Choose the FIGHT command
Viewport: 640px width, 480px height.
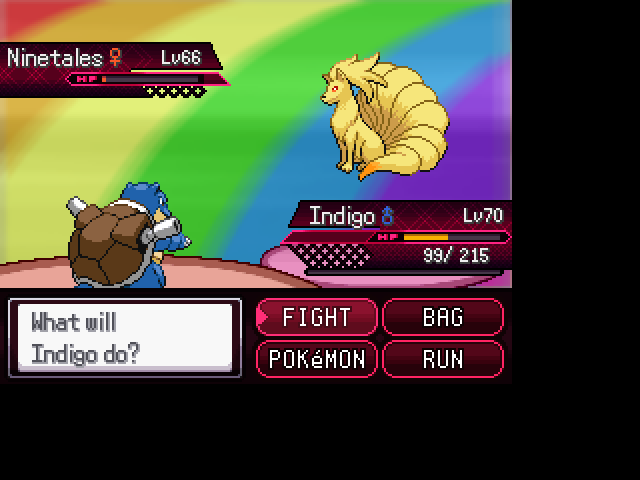pos(317,318)
